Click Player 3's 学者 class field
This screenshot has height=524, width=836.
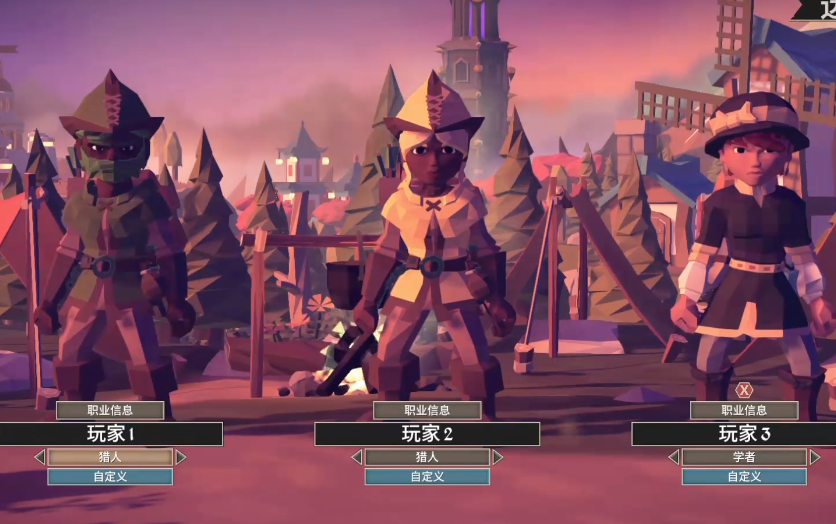[744, 457]
